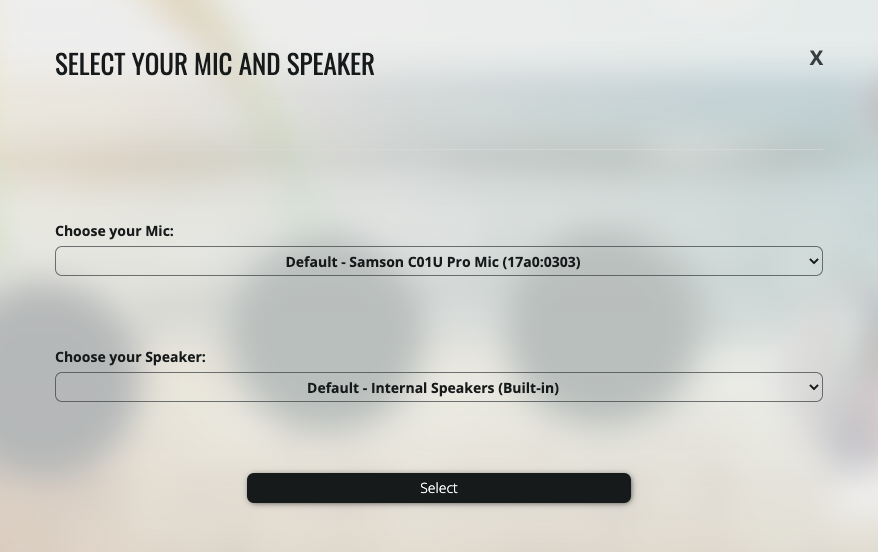Open the Choose your Speaker dropdown
878x552 pixels.
438,387
